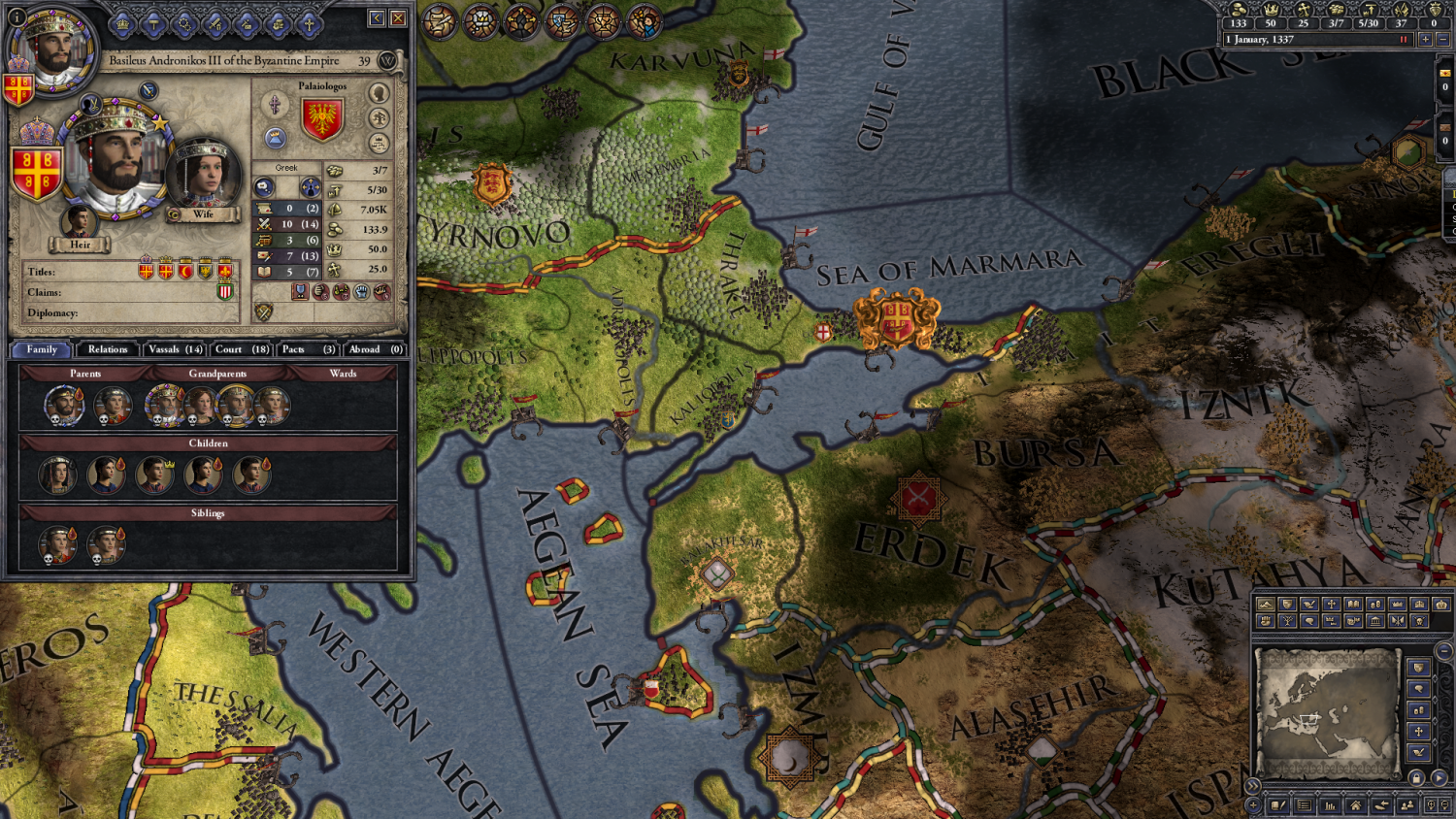Viewport: 1456px width, 819px height.
Task: Open the religion map mode with cross icon
Action: (1331, 605)
